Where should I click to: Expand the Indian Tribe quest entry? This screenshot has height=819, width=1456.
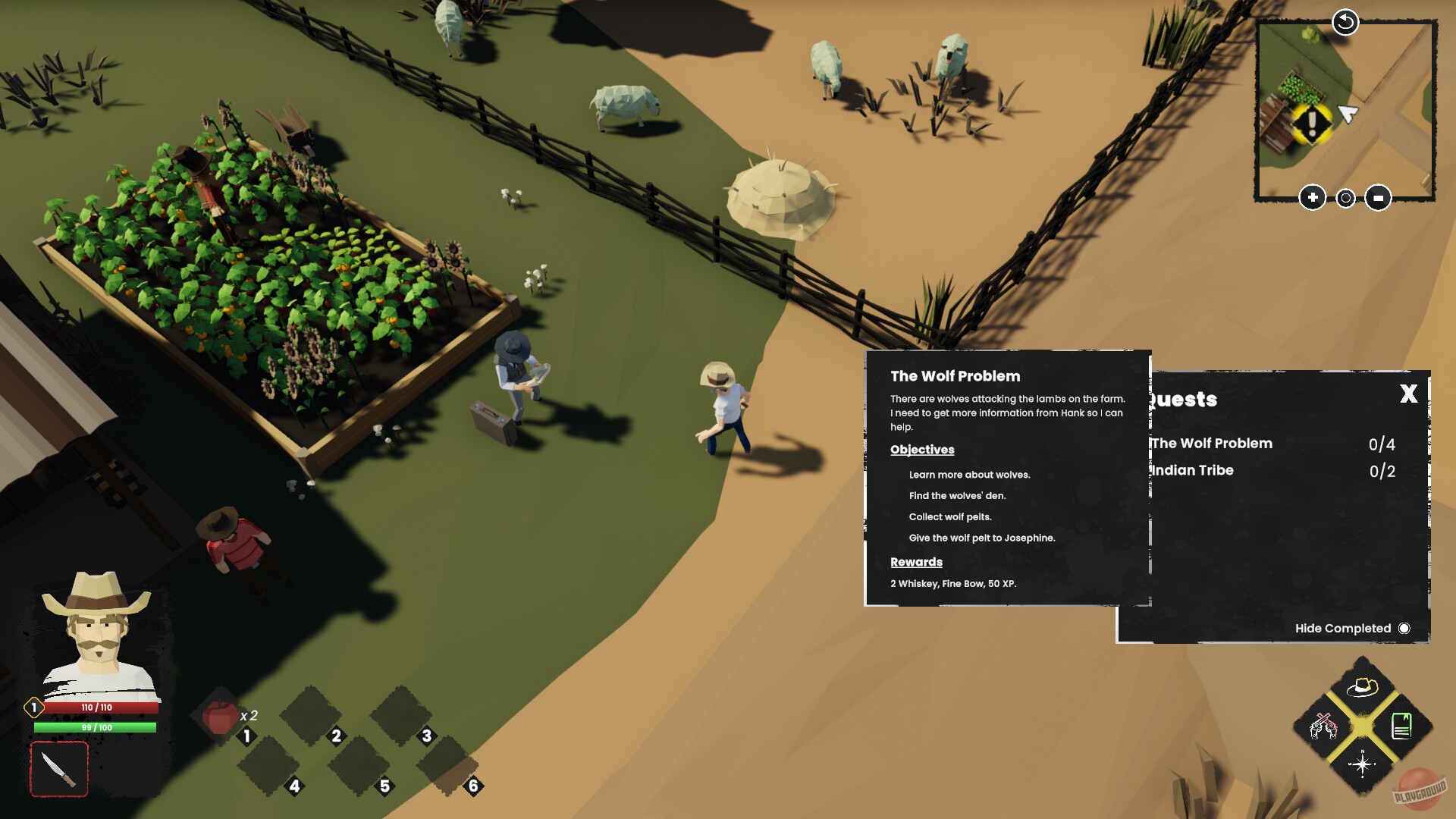coord(1191,470)
